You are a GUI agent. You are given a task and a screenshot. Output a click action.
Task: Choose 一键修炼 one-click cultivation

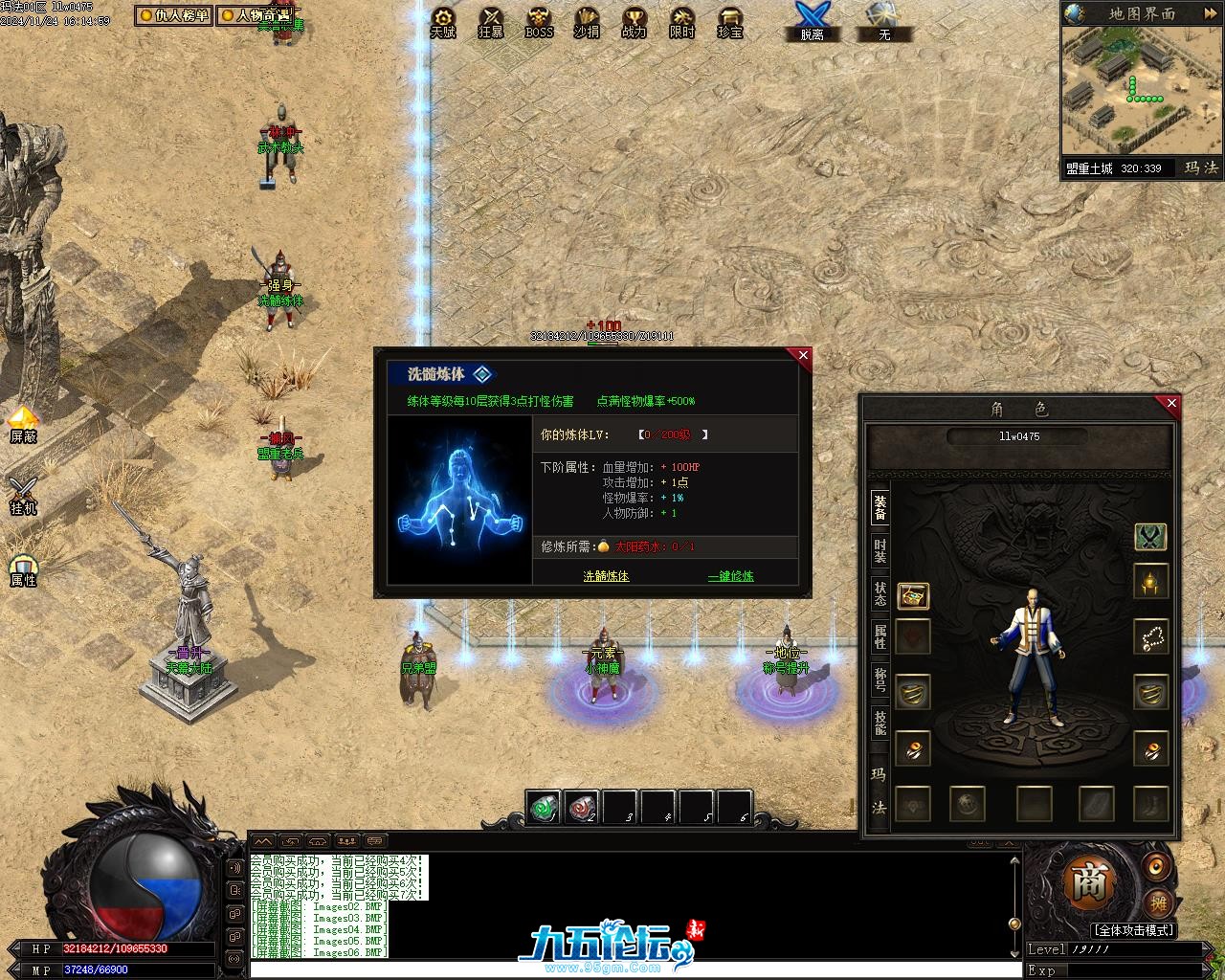point(730,576)
